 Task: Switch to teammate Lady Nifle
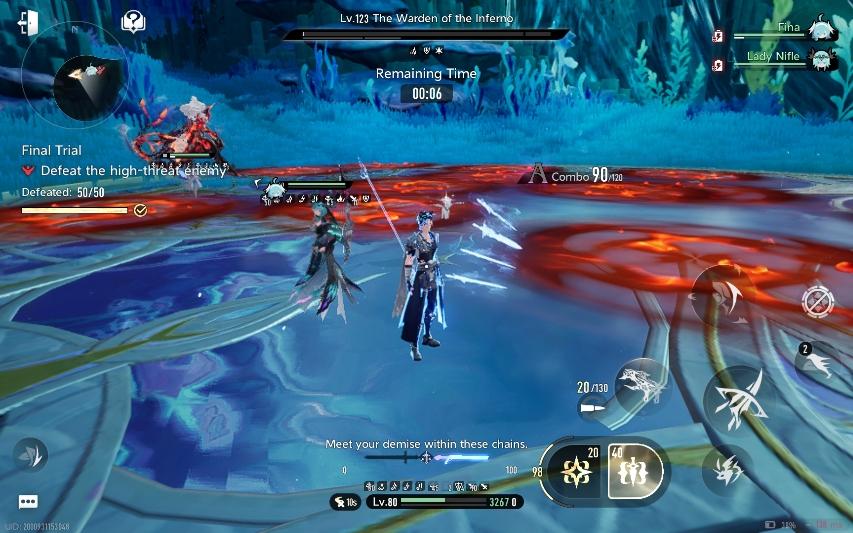(x=821, y=60)
